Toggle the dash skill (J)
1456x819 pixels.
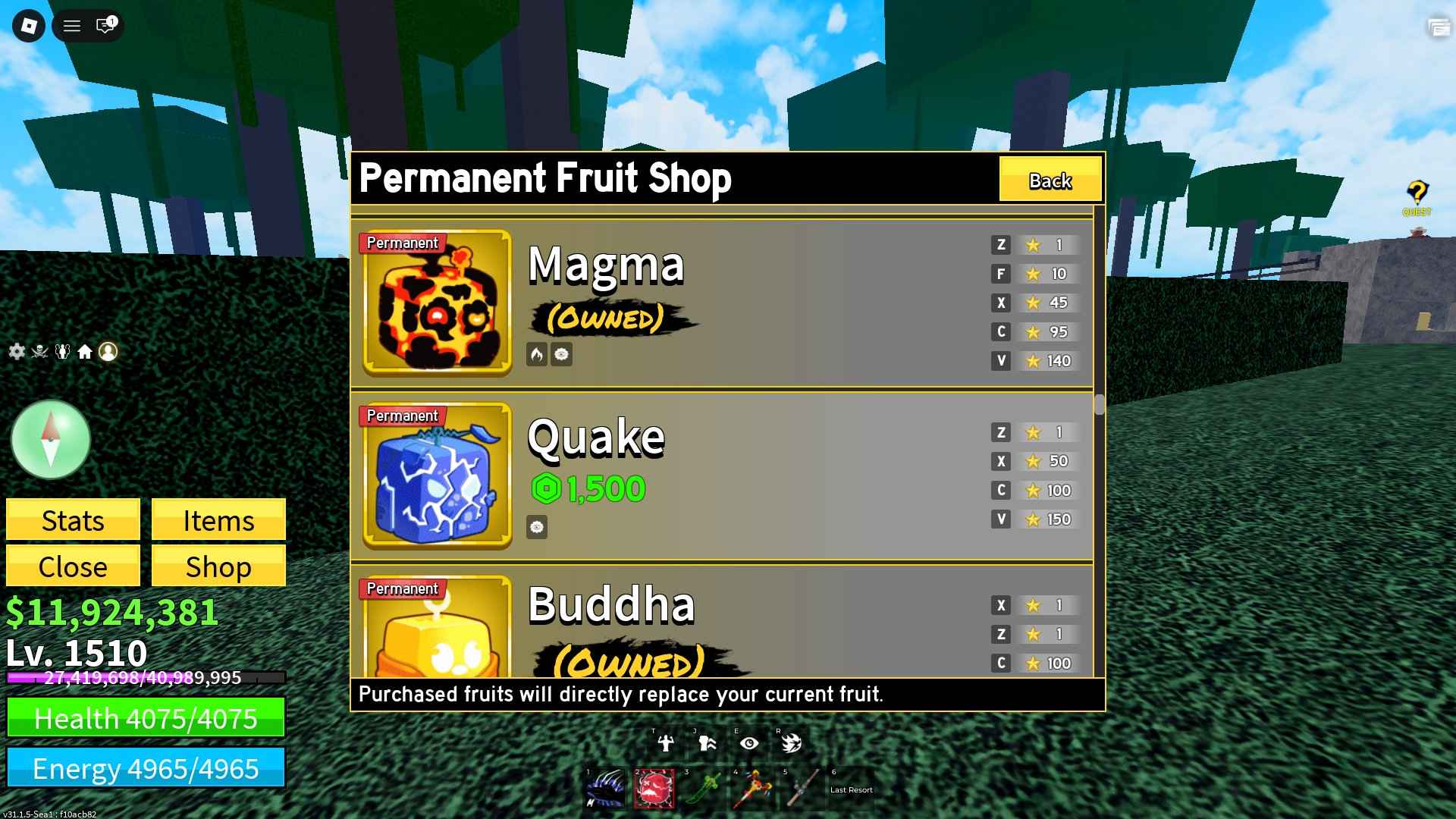pyautogui.click(x=705, y=744)
